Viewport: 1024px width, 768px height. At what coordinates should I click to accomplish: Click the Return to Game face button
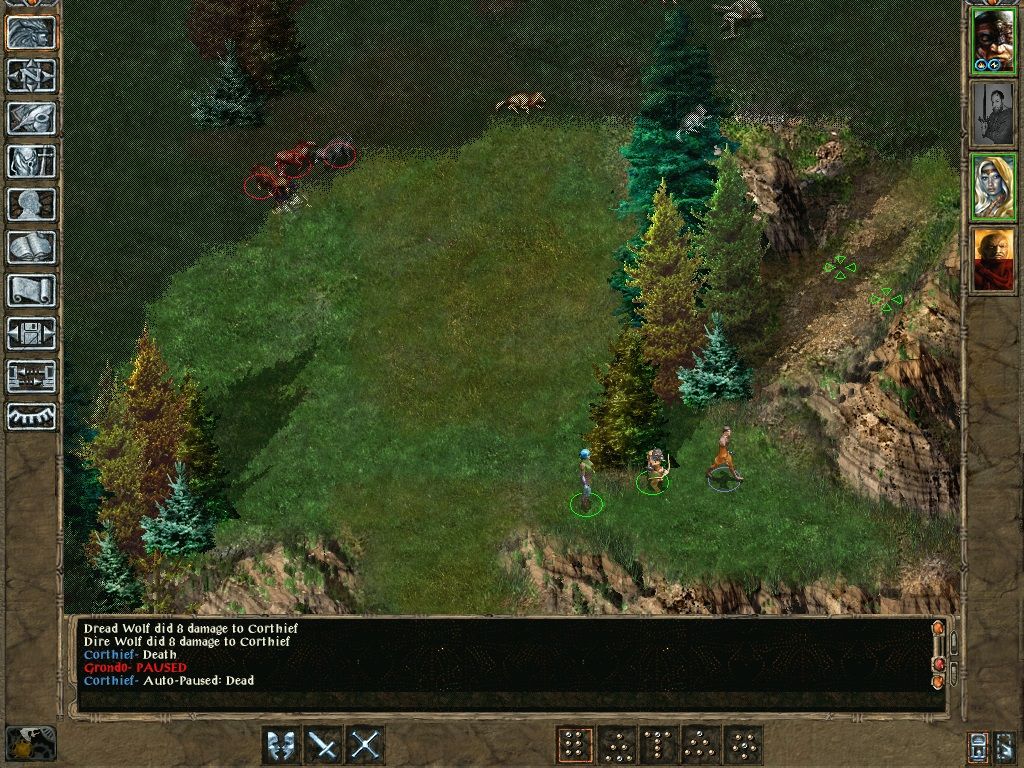point(31,32)
